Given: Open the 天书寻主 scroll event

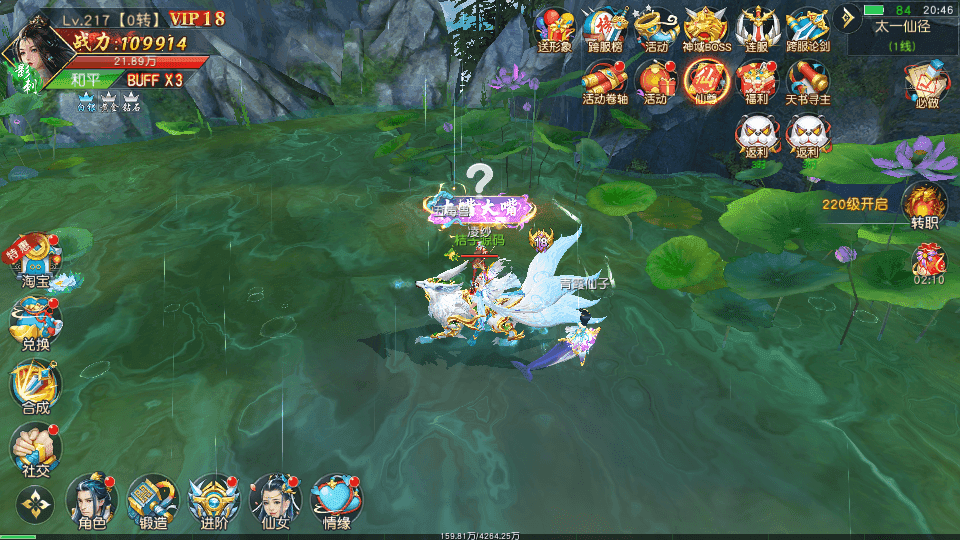Looking at the screenshot, I should click(x=808, y=80).
